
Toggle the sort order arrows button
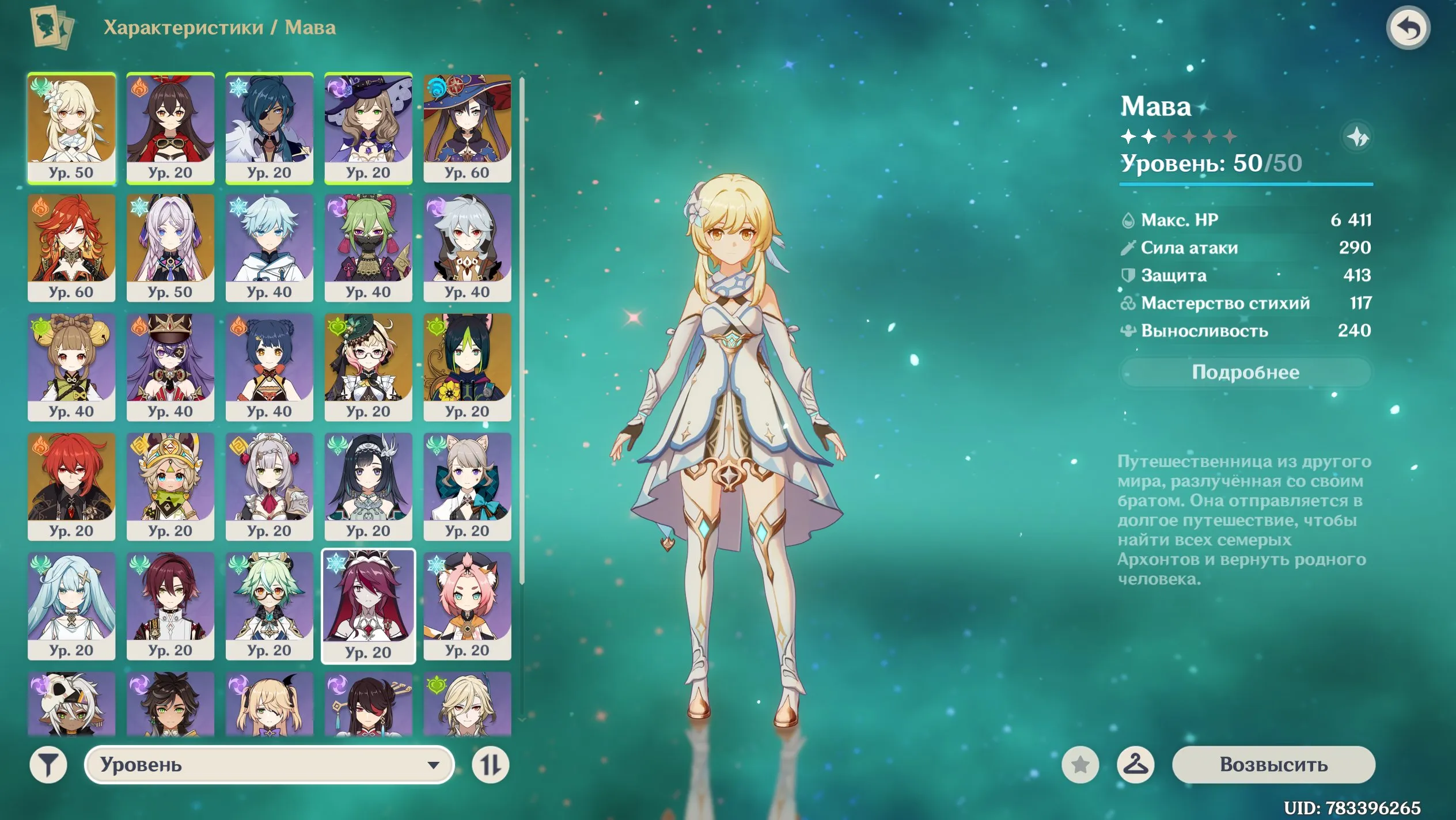[x=490, y=765]
